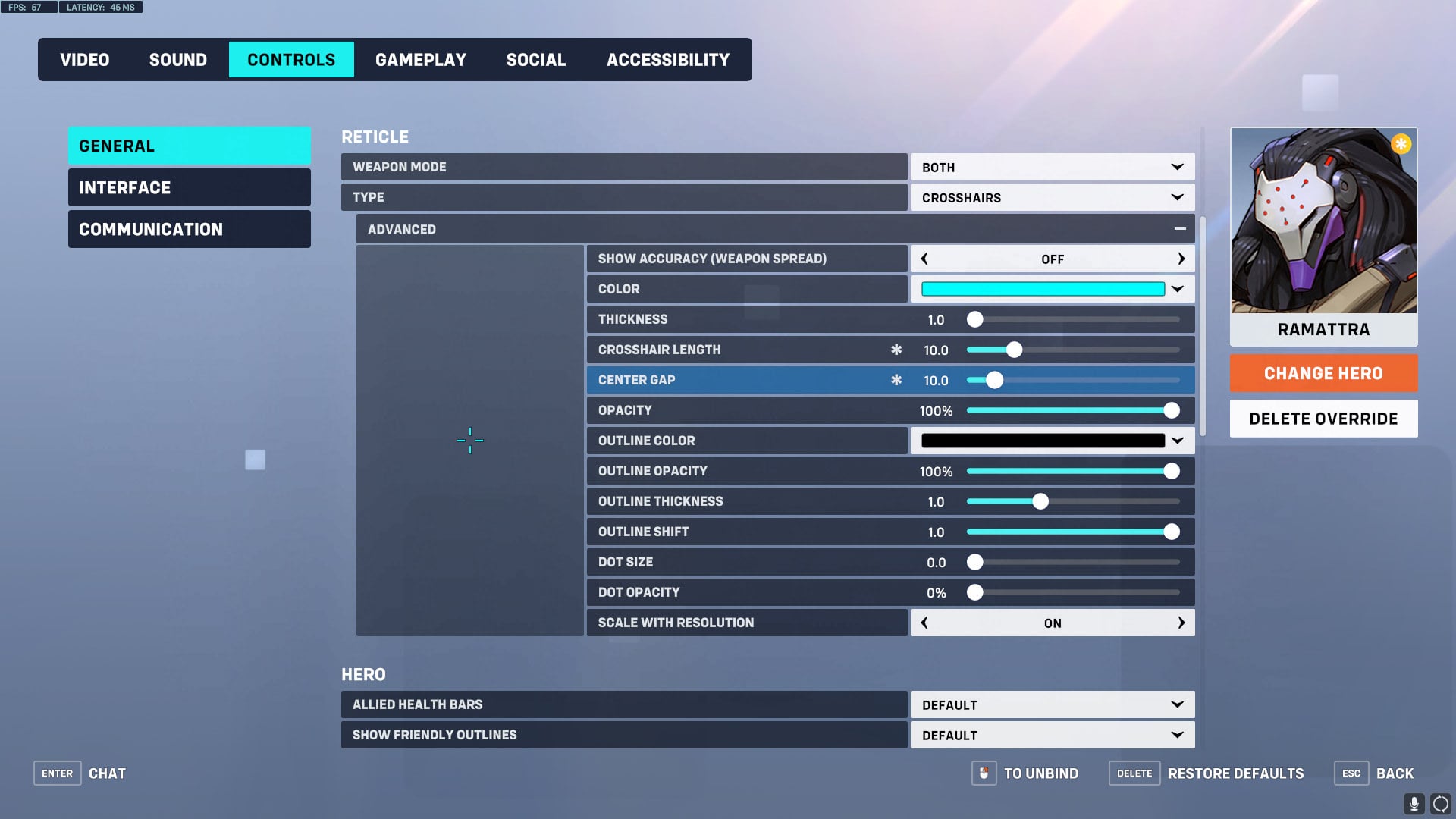Collapse the Advanced reticle section

[1181, 228]
